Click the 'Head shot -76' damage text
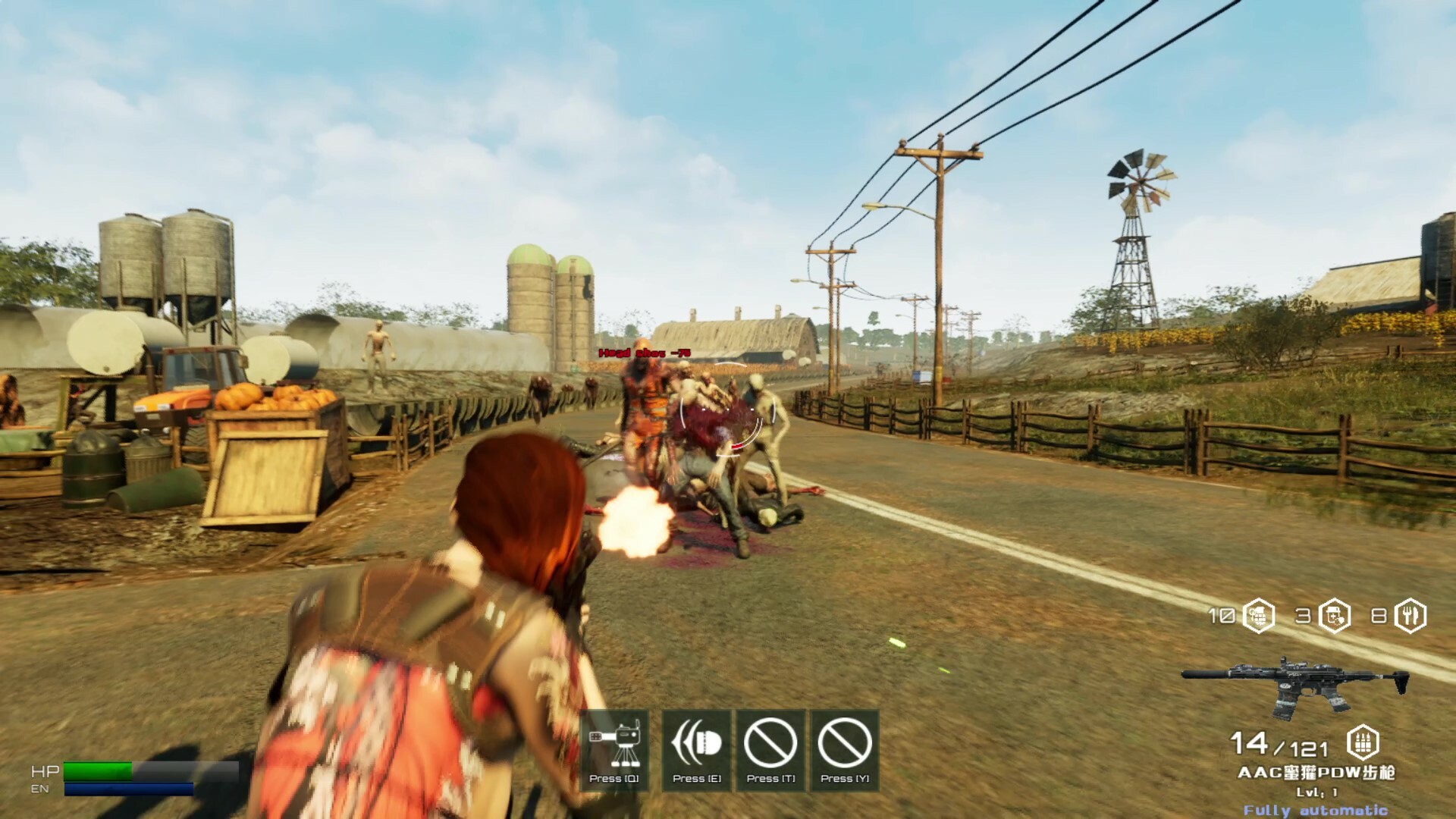Screen dimensions: 1456x819 [645, 353]
